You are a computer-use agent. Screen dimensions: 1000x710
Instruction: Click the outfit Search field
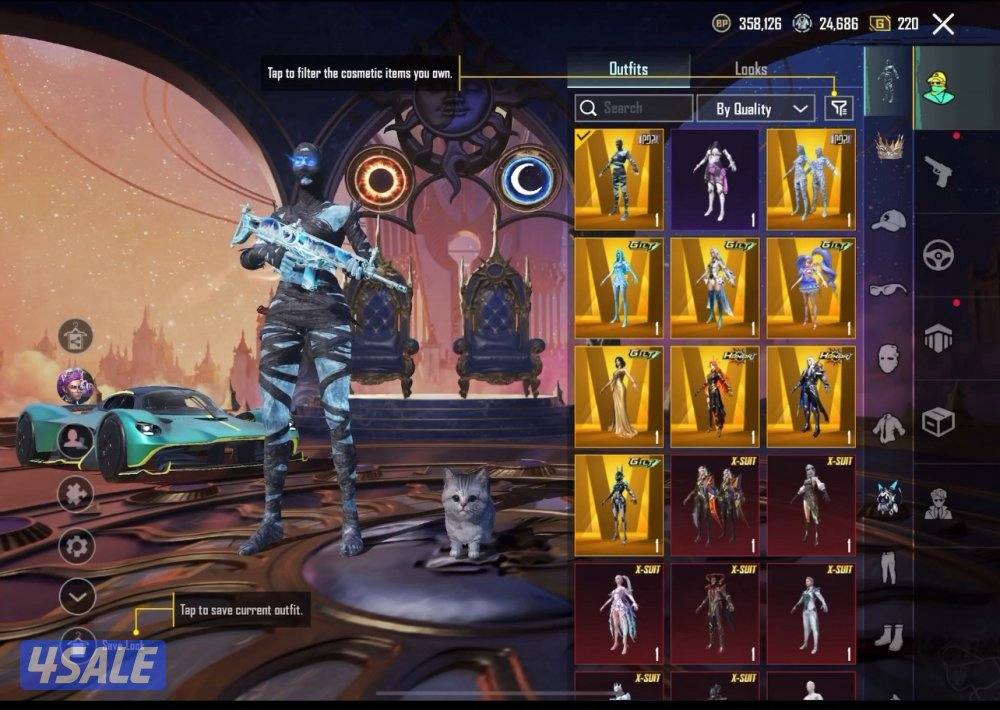click(x=634, y=108)
